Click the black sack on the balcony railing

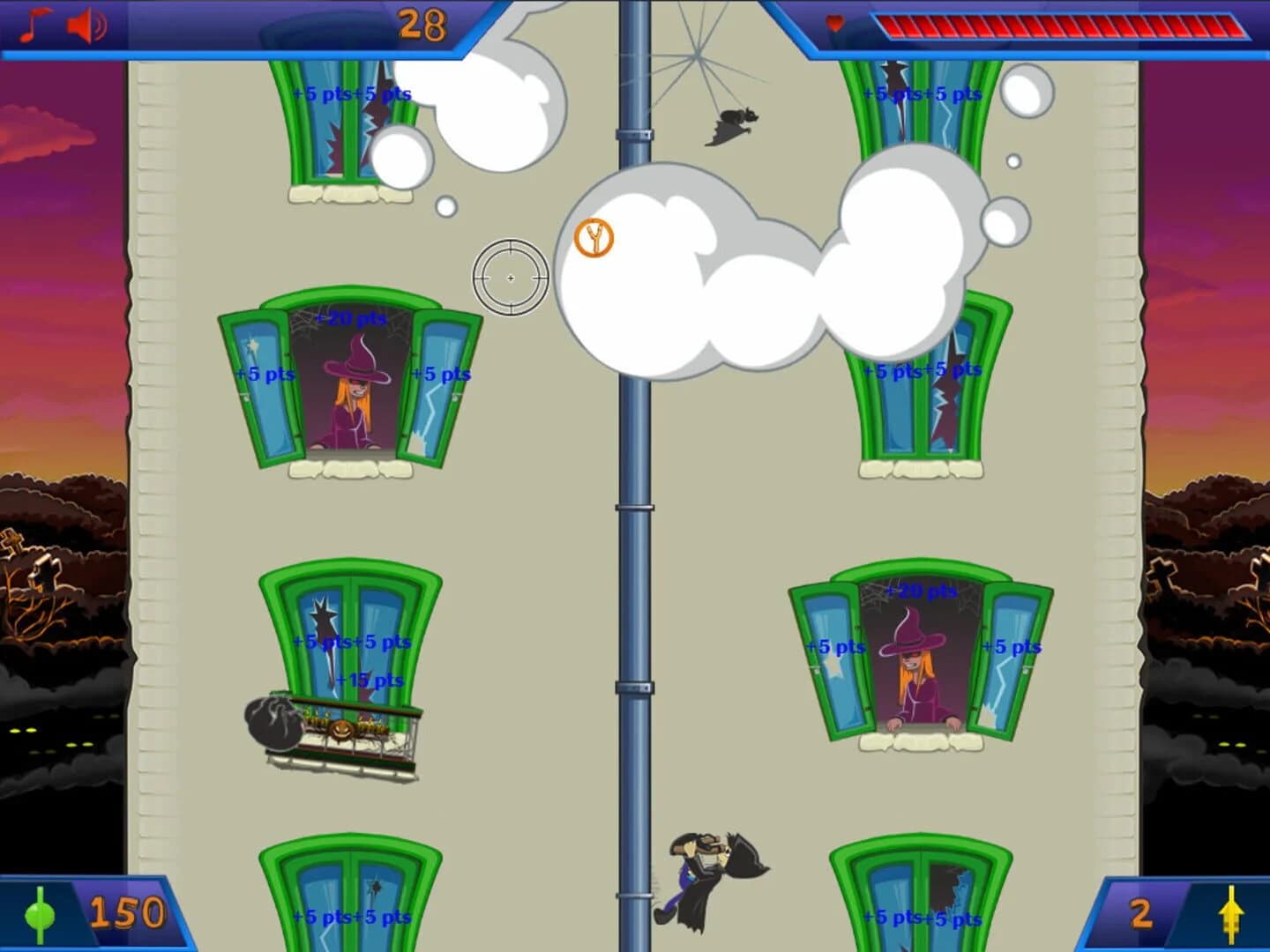click(x=273, y=723)
